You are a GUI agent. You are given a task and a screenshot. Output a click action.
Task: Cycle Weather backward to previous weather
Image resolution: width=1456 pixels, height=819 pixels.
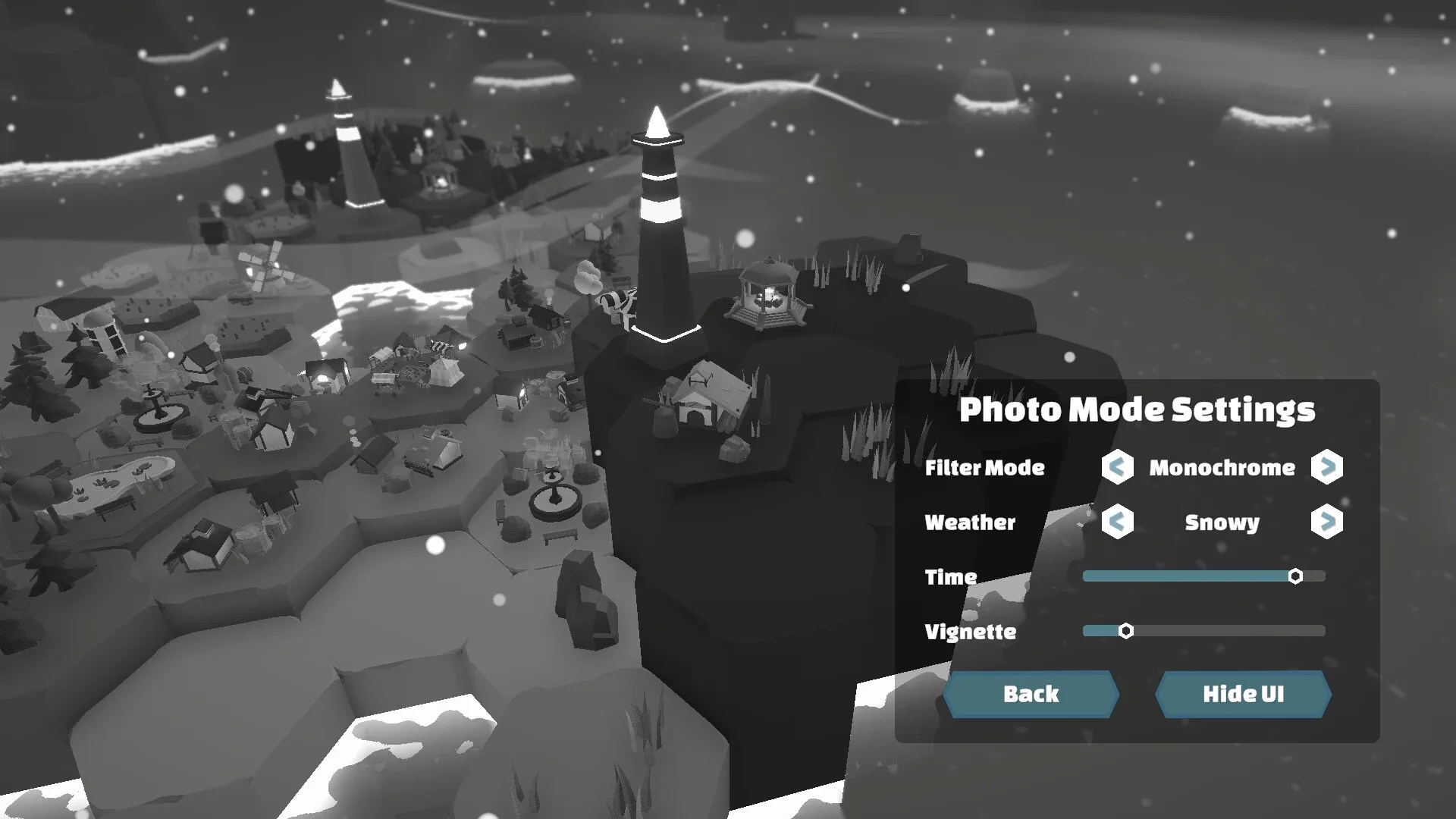tap(1116, 523)
